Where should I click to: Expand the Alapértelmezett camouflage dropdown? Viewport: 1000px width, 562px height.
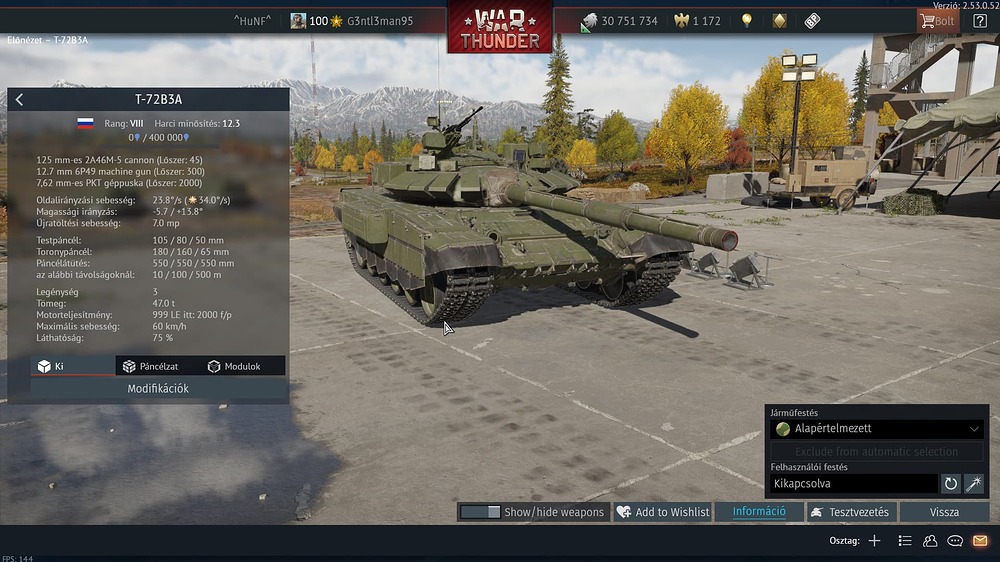[878, 429]
